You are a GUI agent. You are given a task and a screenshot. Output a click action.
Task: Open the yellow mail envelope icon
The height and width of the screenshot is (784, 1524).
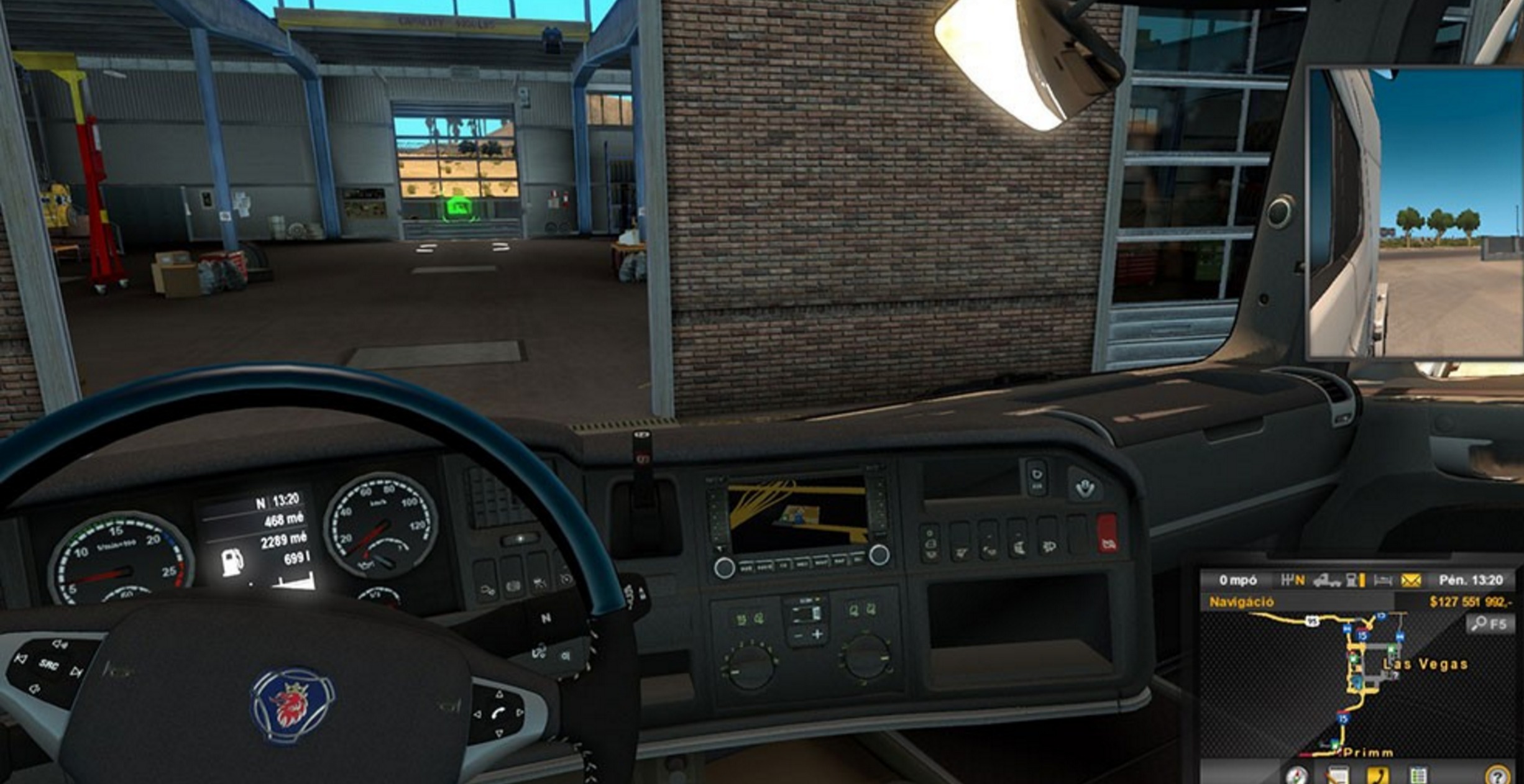click(x=1411, y=581)
